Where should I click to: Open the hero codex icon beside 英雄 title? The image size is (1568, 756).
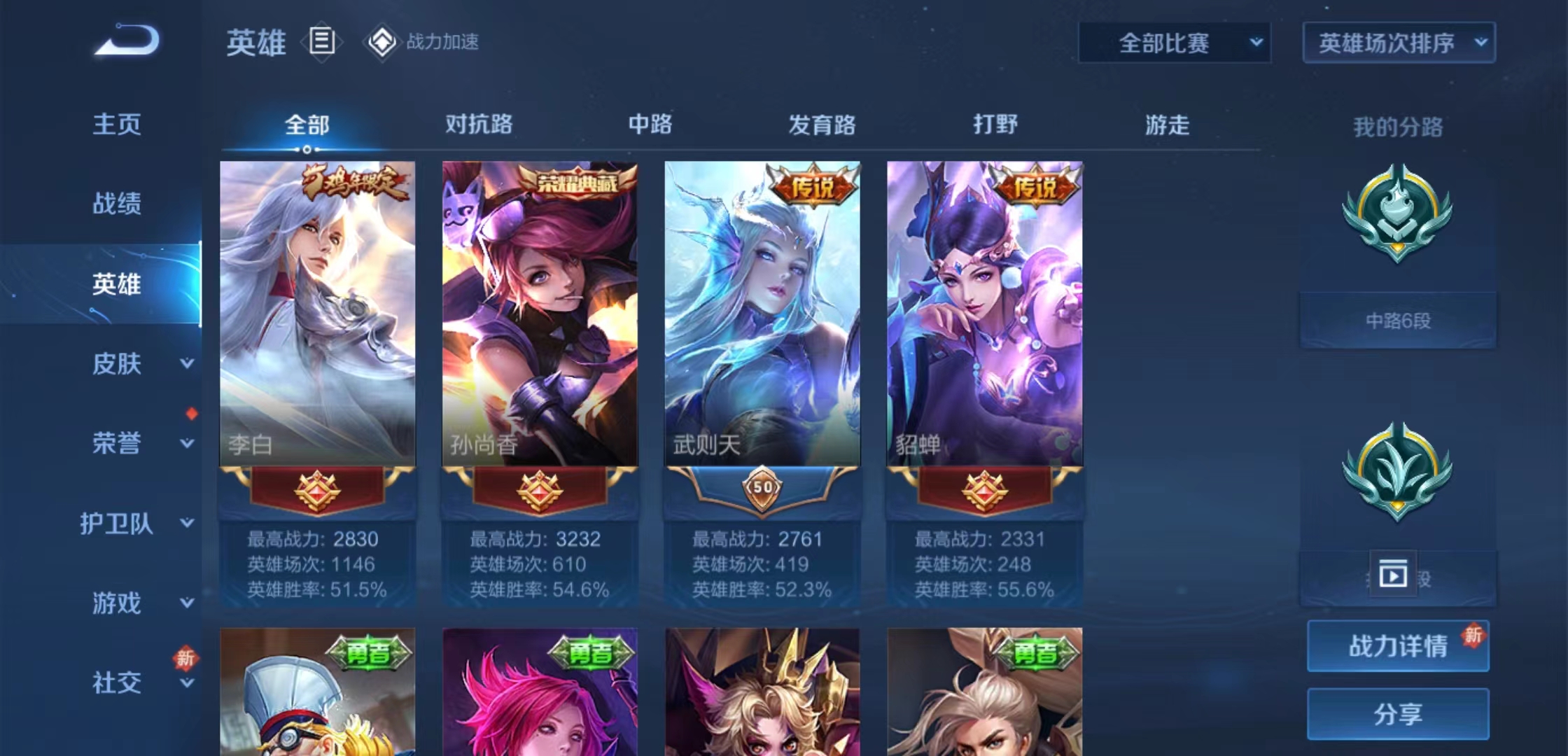[x=321, y=42]
